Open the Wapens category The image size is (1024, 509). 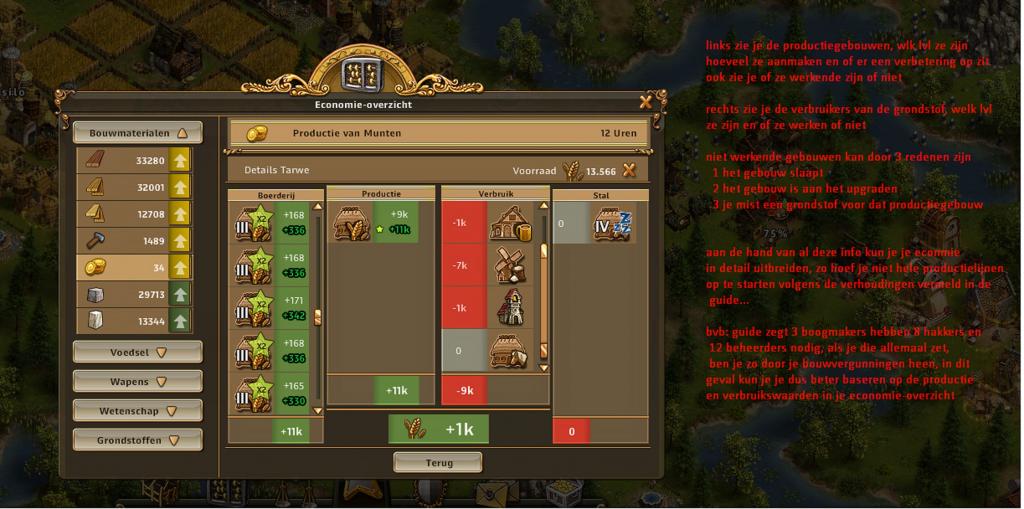click(x=137, y=381)
